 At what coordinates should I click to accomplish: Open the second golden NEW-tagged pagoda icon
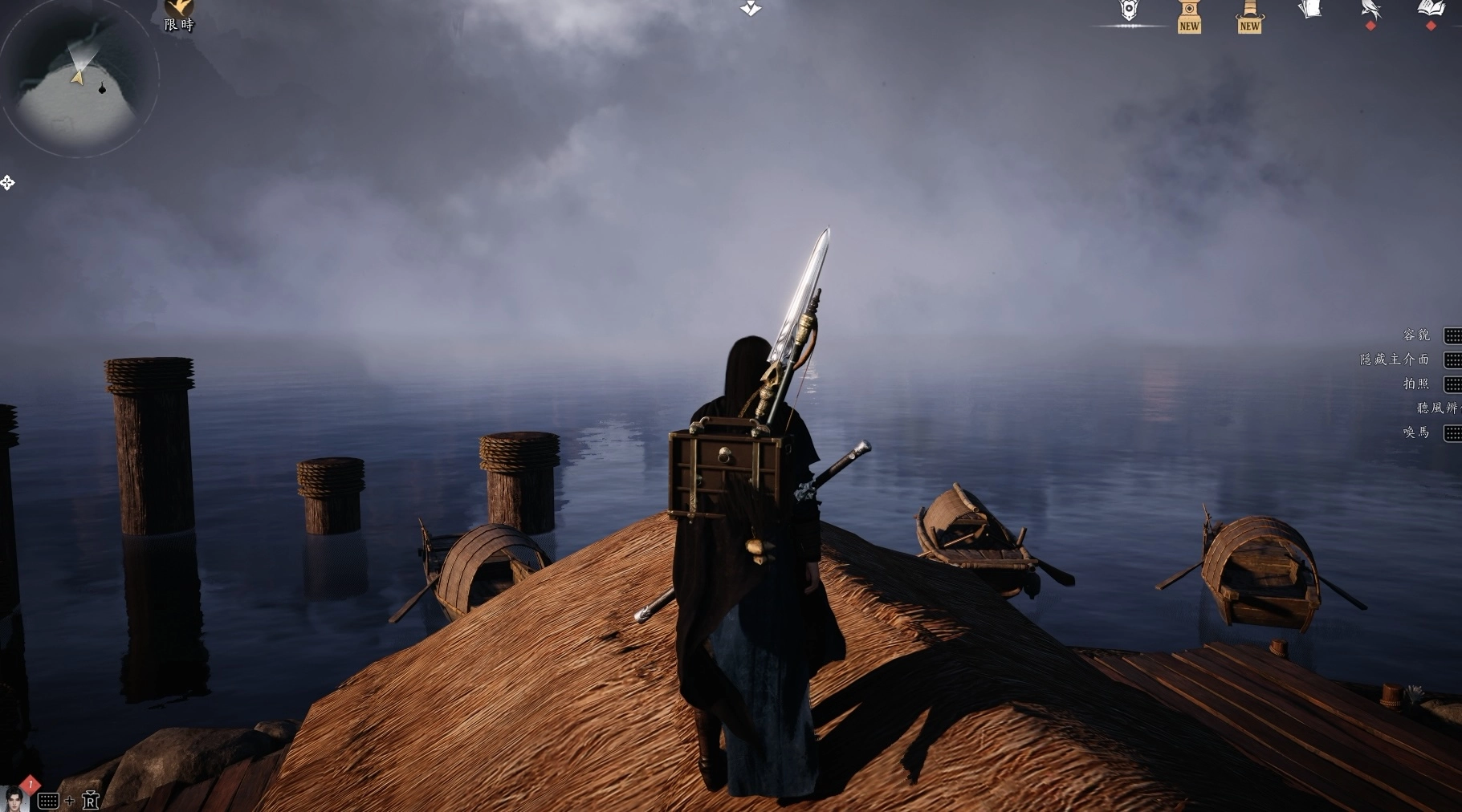point(1249,15)
